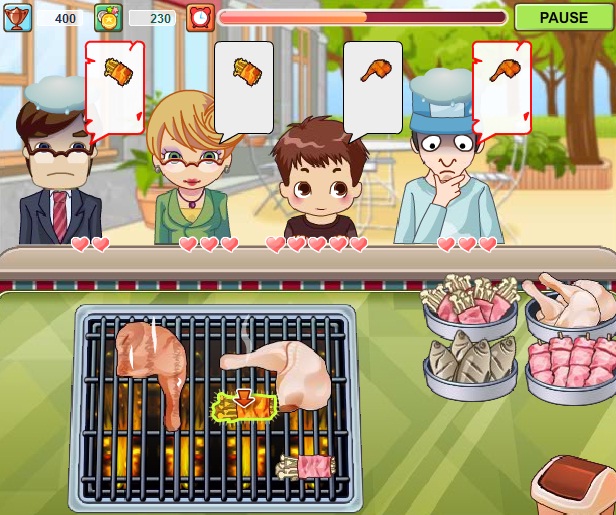Image resolution: width=616 pixels, height=515 pixels.
Task: Choose the pink meat rolls bowl
Action: (x=572, y=364)
